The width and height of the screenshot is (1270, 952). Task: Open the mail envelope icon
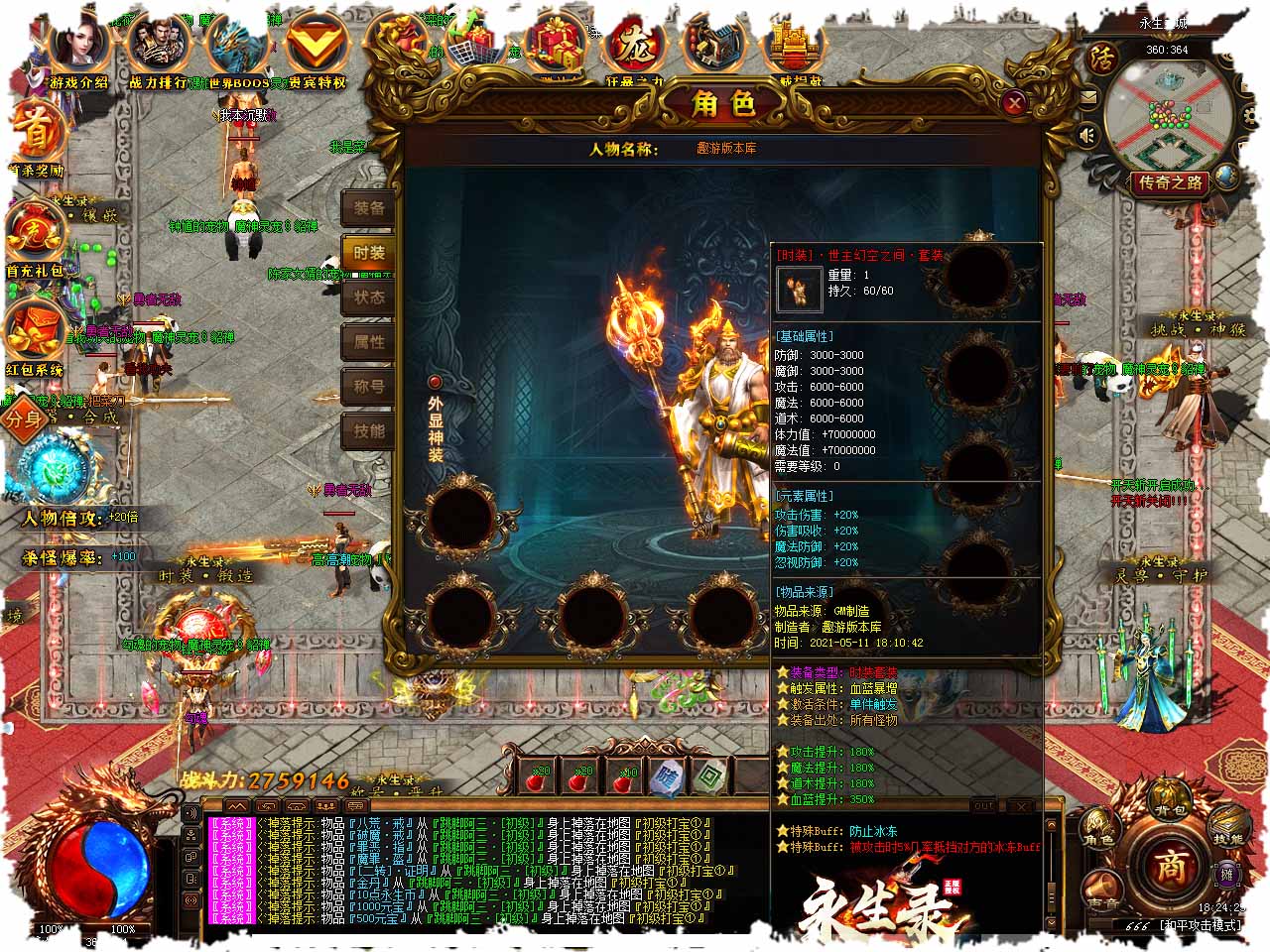(x=1088, y=97)
